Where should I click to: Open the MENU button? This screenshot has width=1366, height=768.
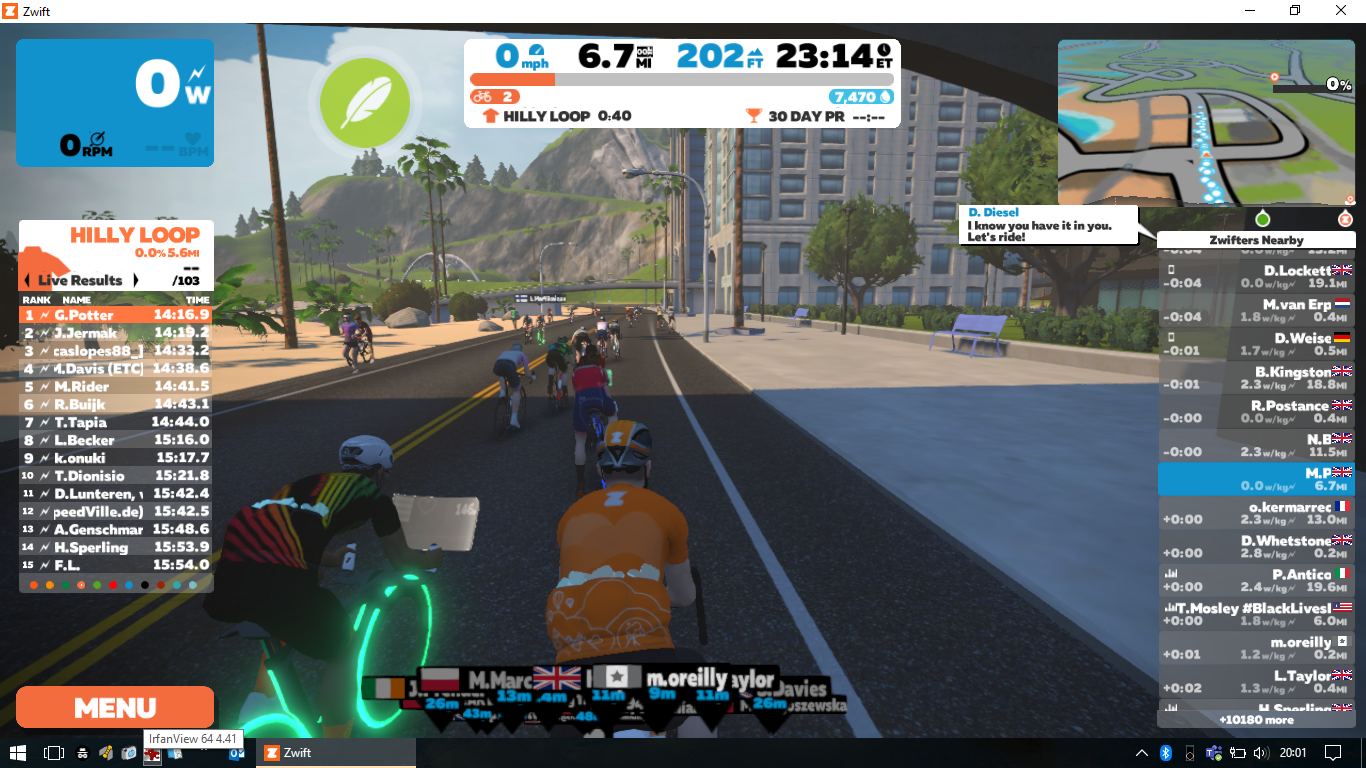pyautogui.click(x=114, y=707)
